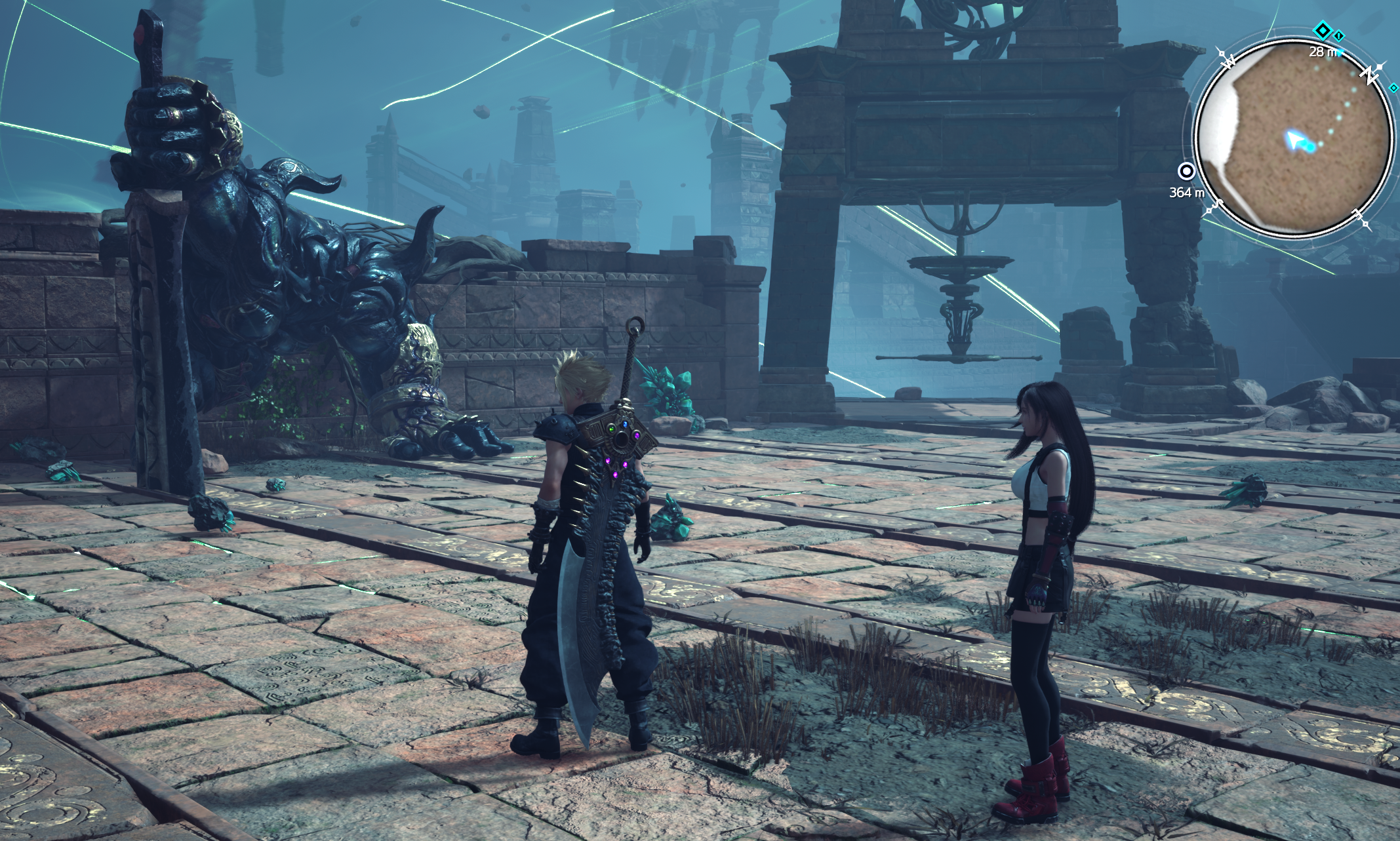Select the small cyan diamond beside north
Image resolution: width=1400 pixels, height=841 pixels.
(1393, 87)
